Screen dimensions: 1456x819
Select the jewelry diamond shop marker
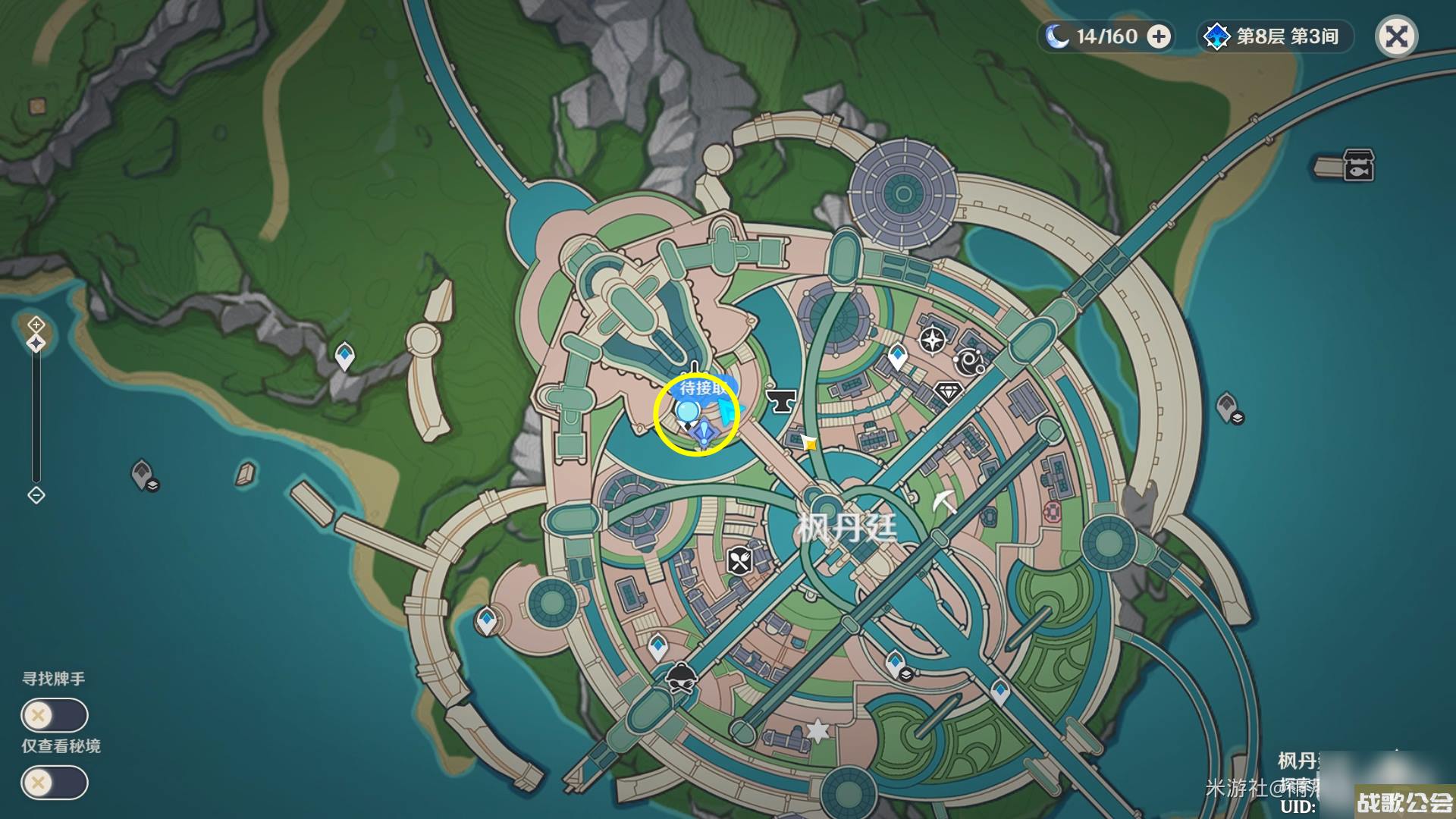point(947,393)
